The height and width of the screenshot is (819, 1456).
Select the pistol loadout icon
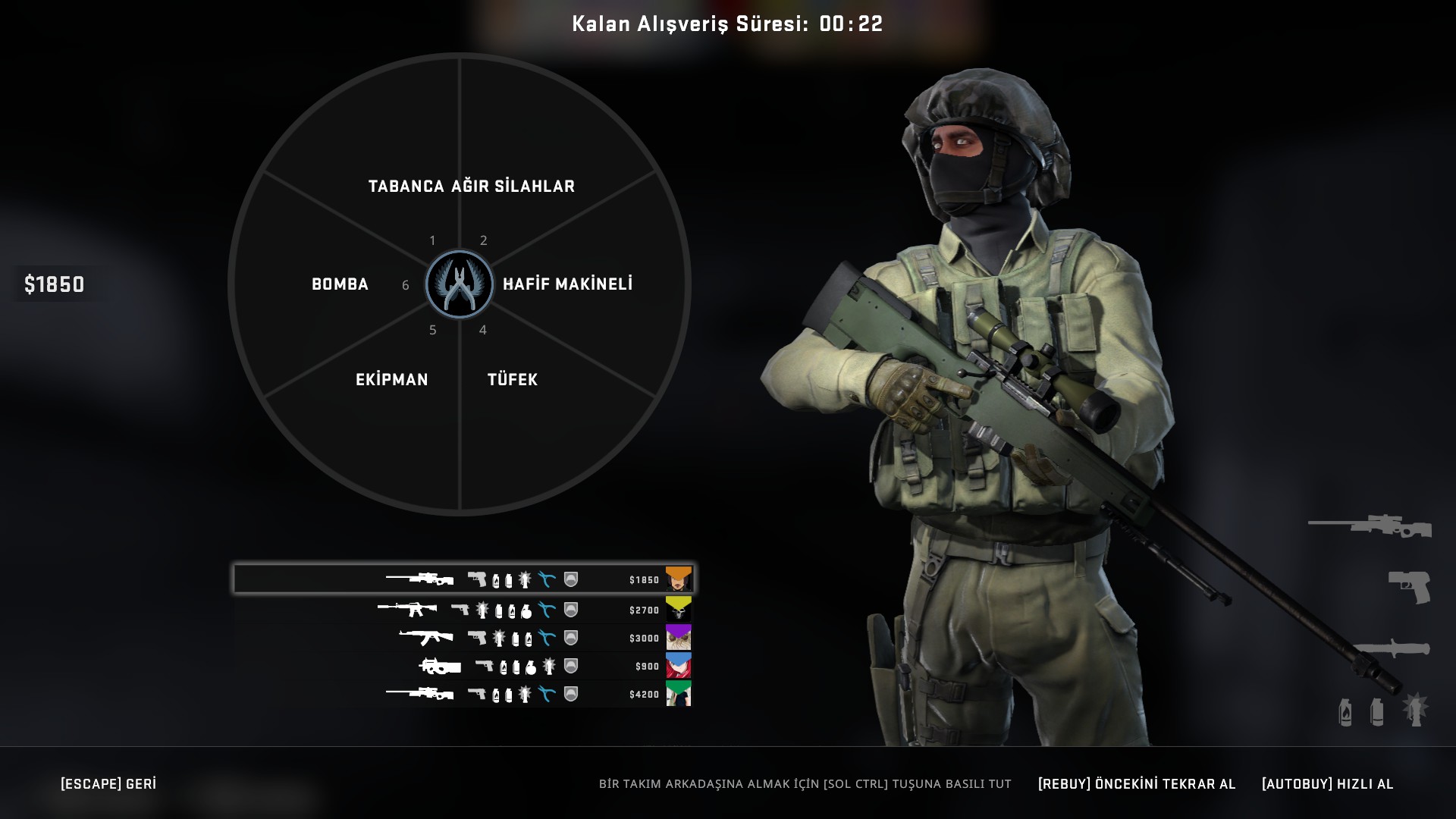click(1409, 587)
